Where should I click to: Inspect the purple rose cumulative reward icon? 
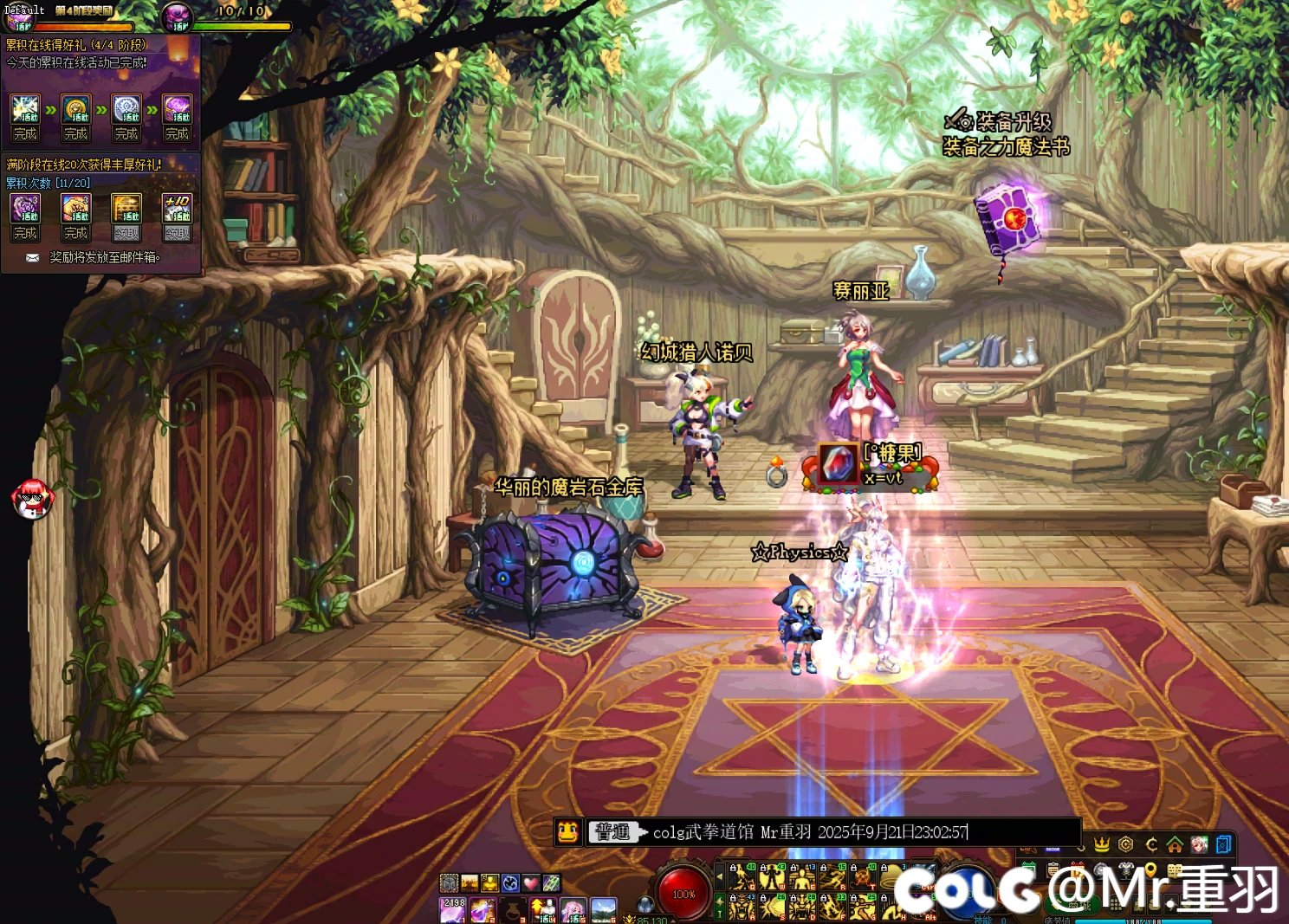point(25,209)
